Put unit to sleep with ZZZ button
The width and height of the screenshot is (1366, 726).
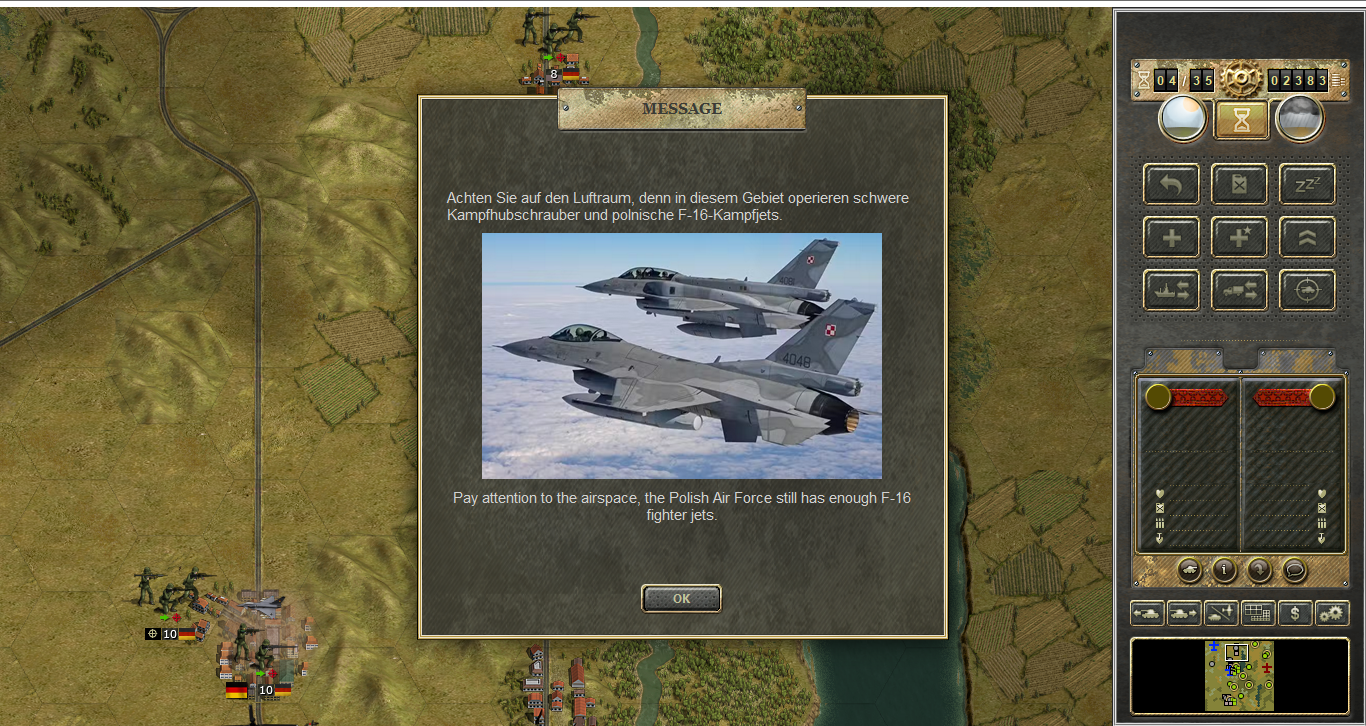coord(1307,185)
